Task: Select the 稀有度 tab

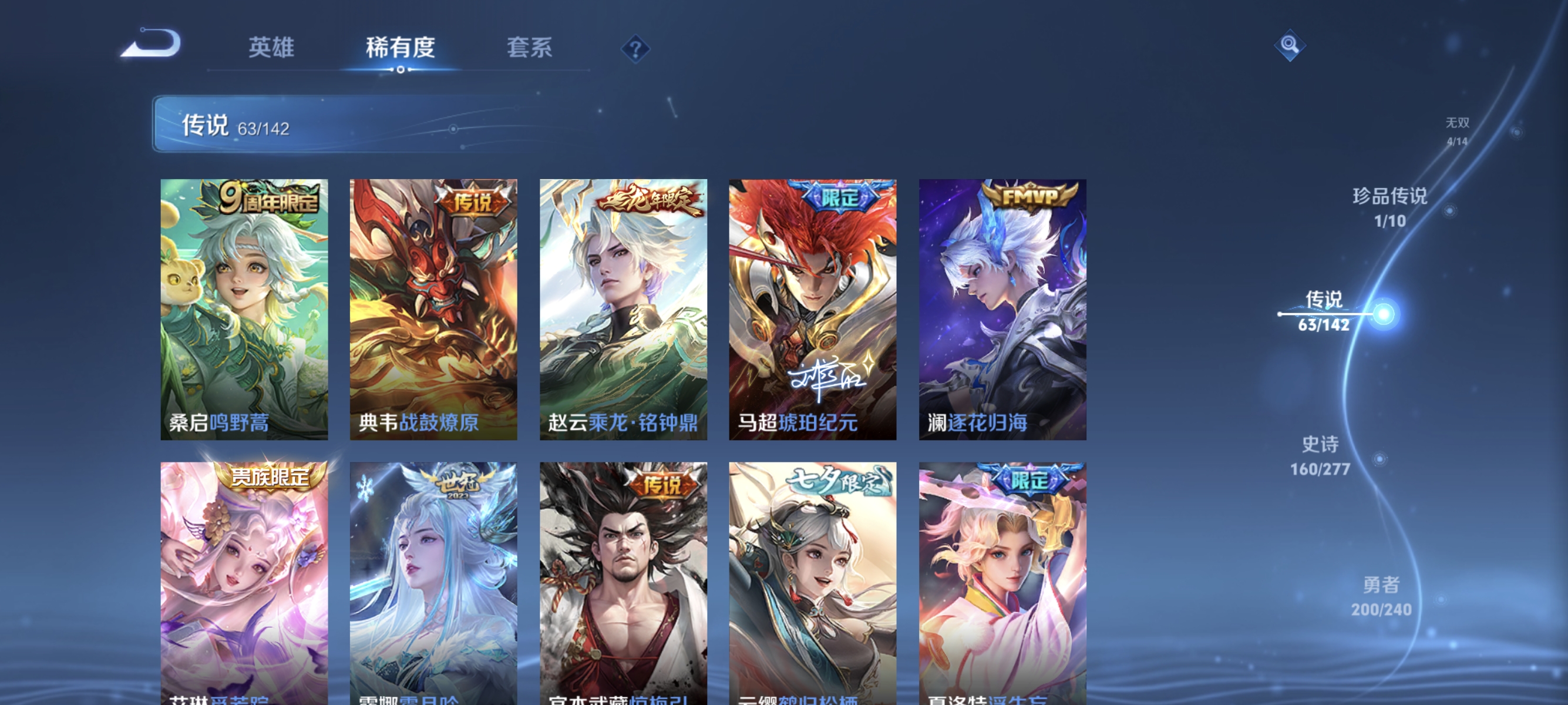Action: 402,49
